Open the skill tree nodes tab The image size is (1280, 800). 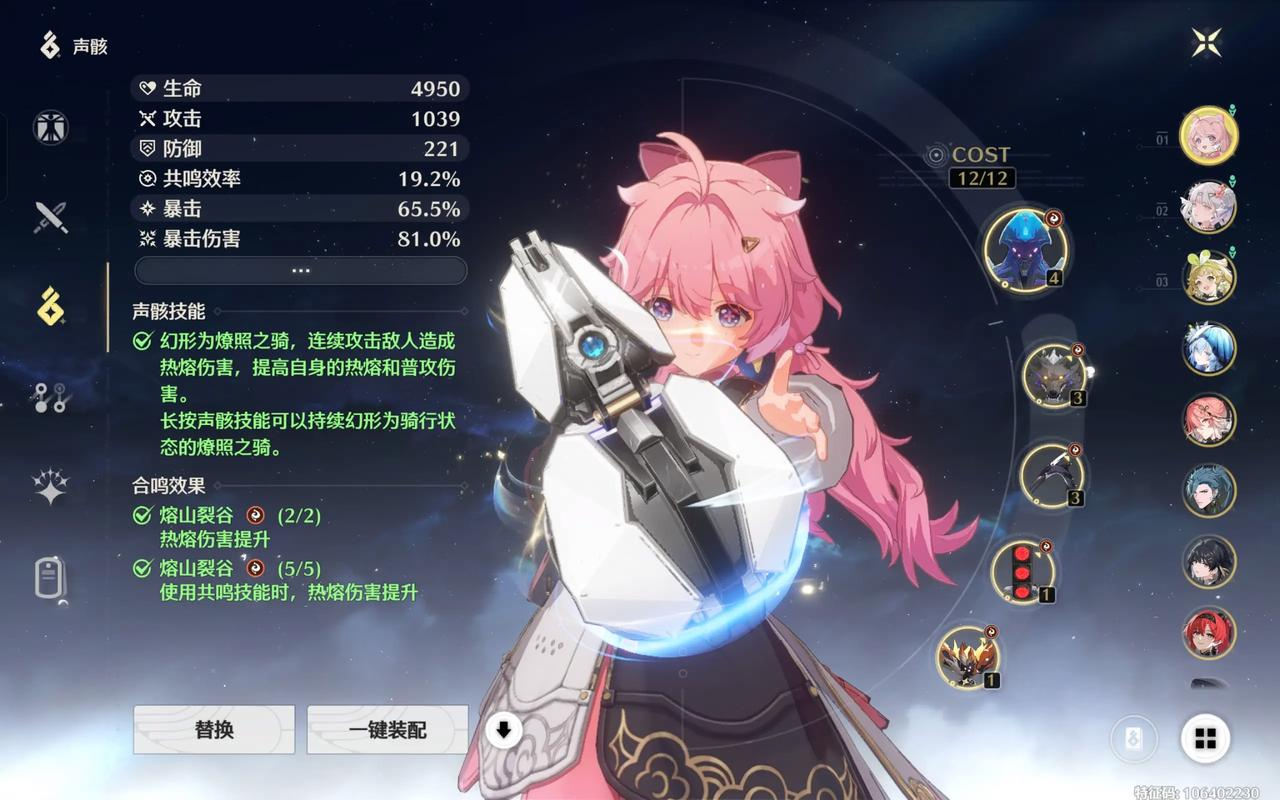click(x=50, y=398)
